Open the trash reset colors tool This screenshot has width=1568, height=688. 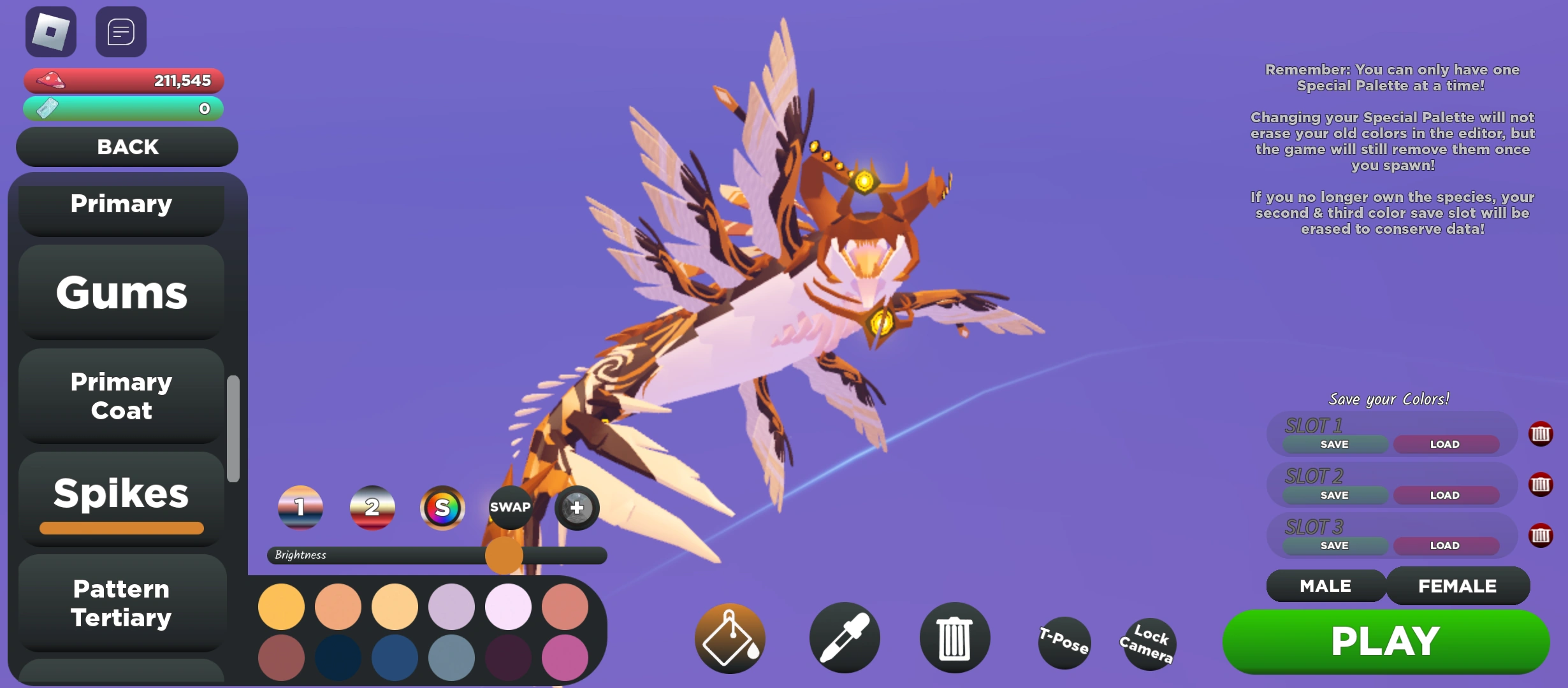[x=954, y=637]
